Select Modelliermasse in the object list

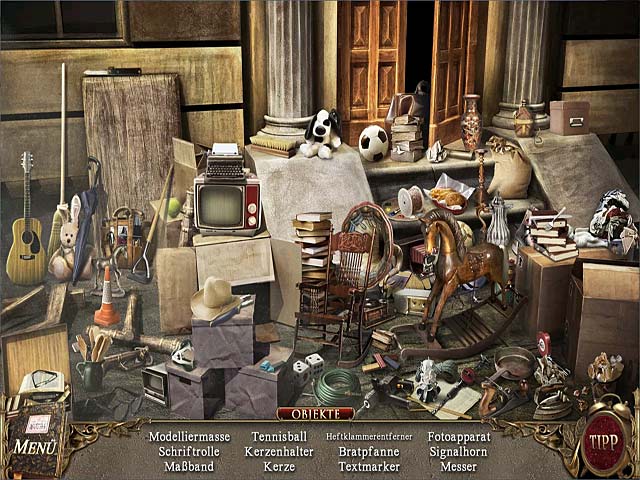tap(189, 437)
